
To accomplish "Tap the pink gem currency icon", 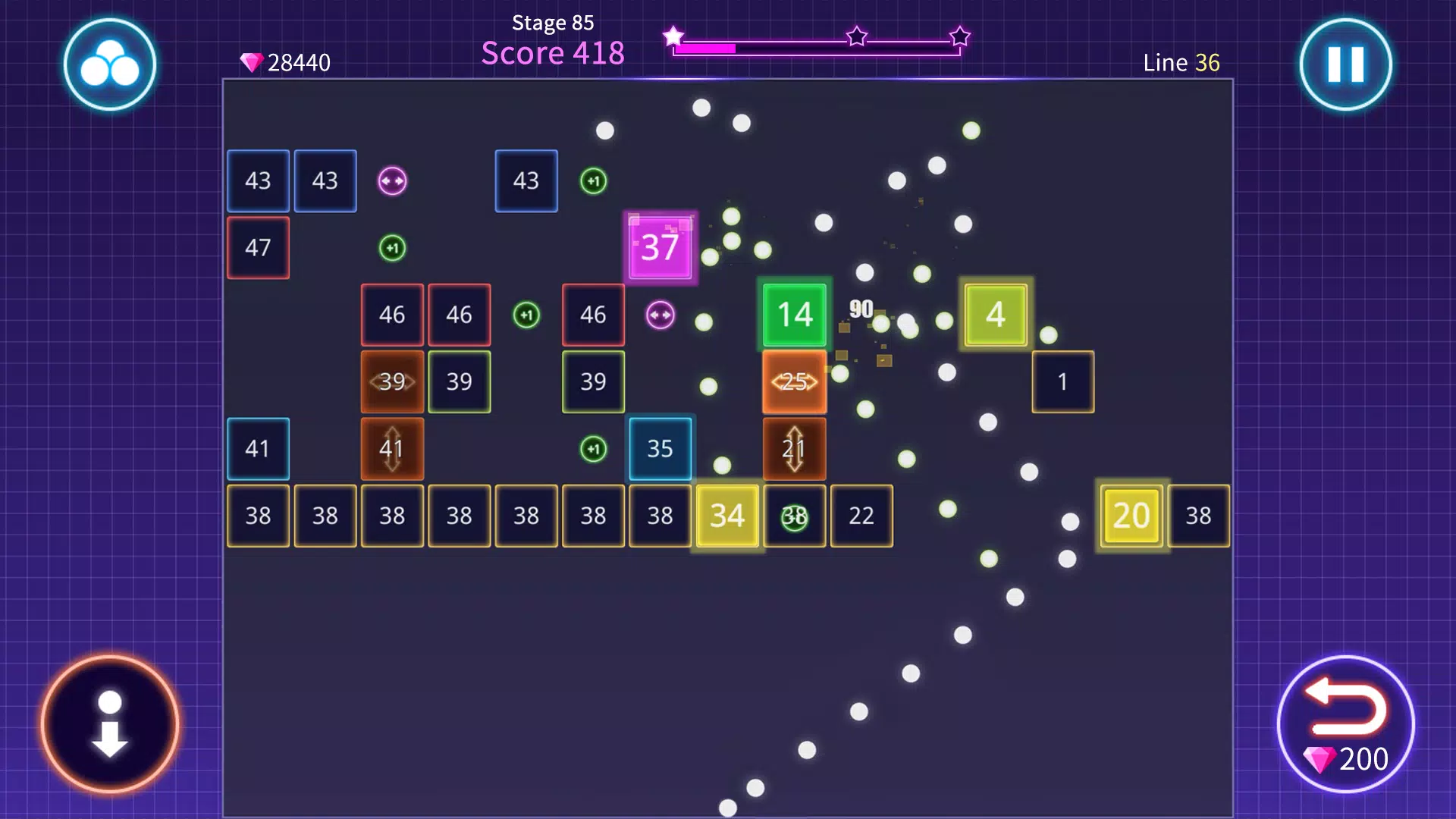I will (250, 61).
